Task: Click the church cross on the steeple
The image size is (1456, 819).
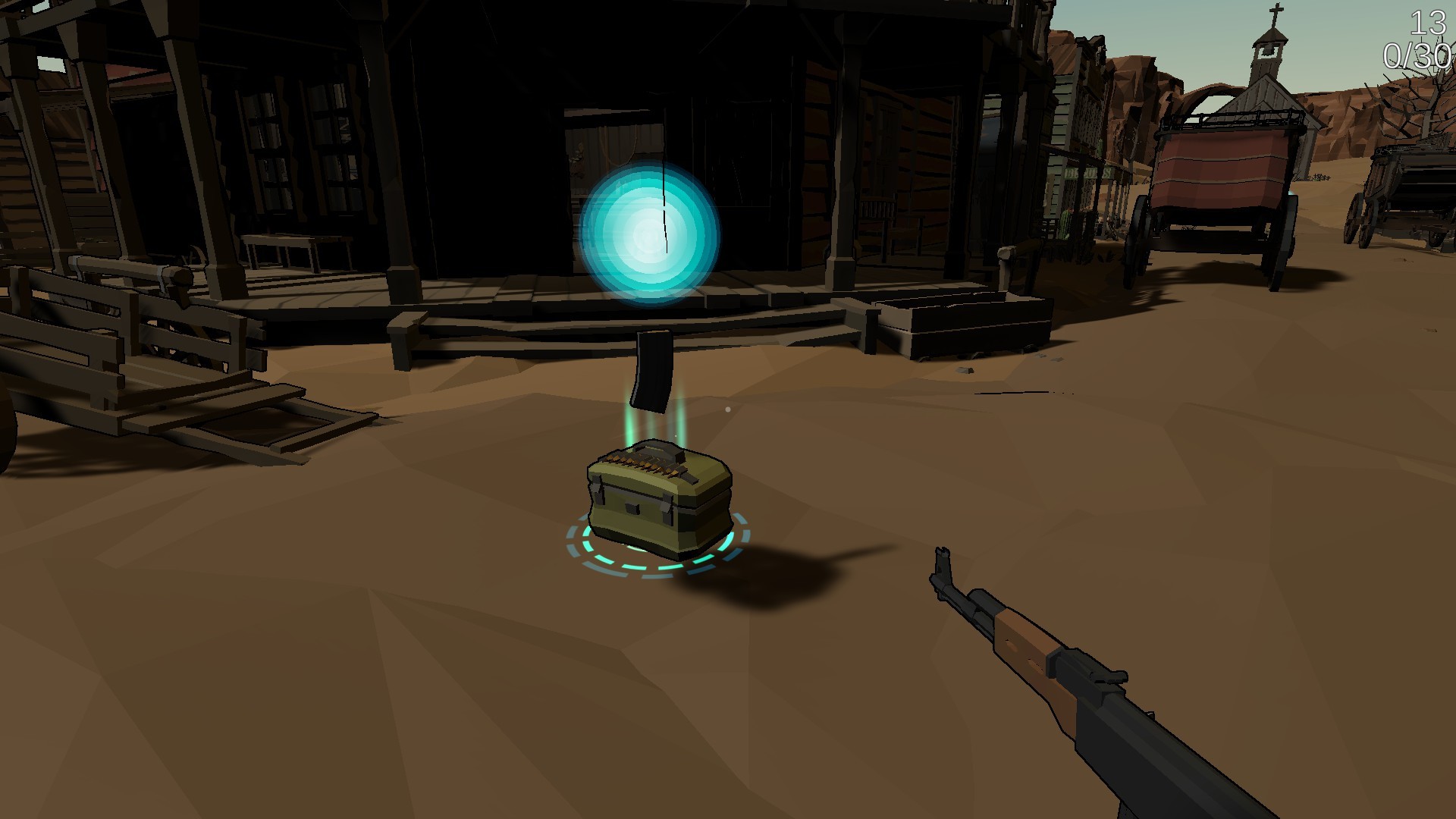Action: tap(1276, 10)
